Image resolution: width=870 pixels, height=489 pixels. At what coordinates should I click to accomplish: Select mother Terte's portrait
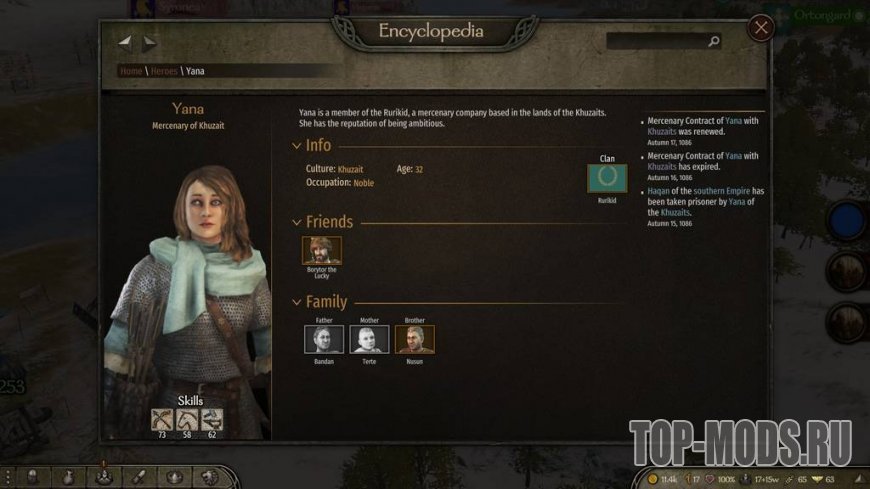[369, 339]
